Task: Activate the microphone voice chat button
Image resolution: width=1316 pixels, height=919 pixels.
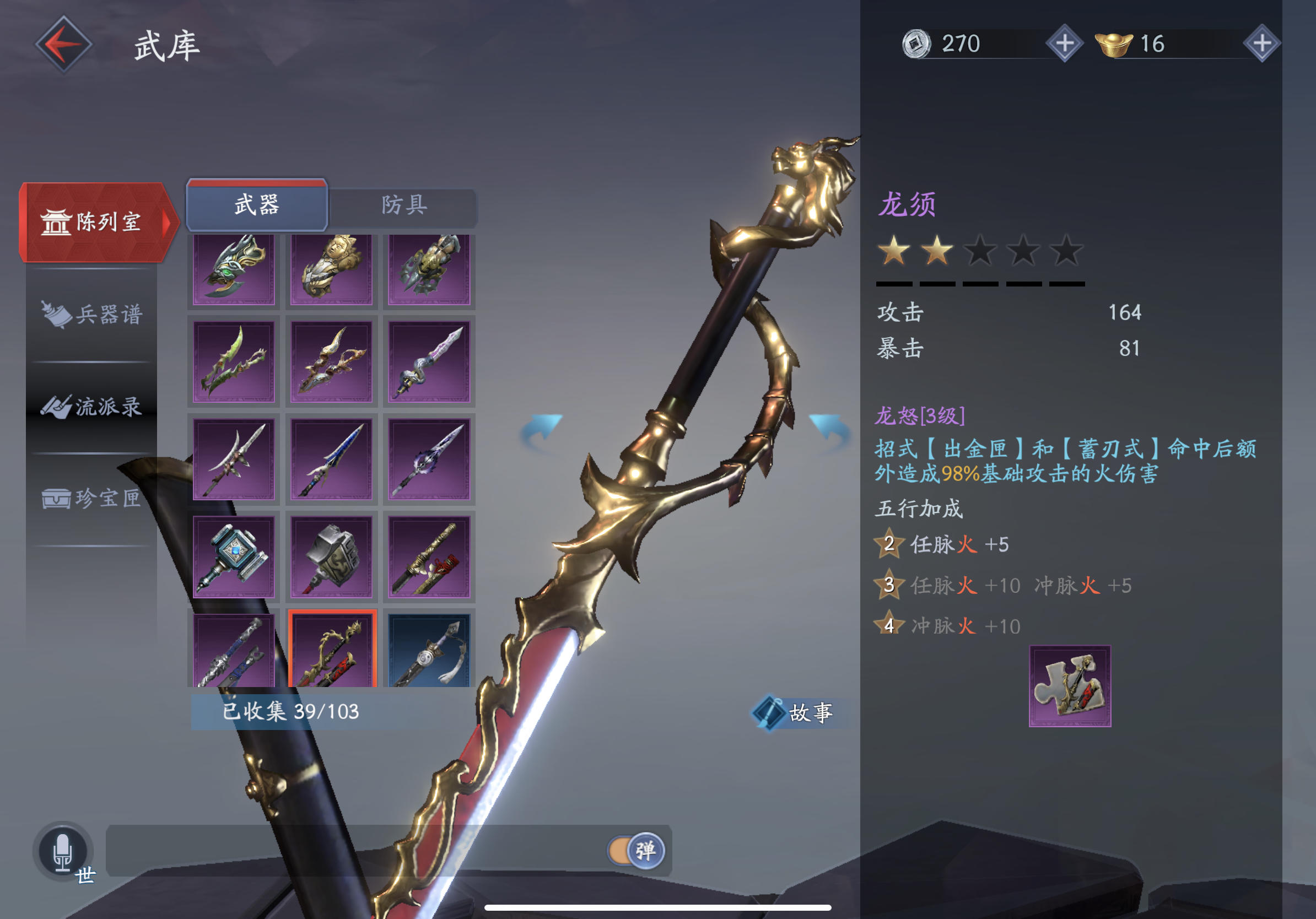Action: click(62, 851)
